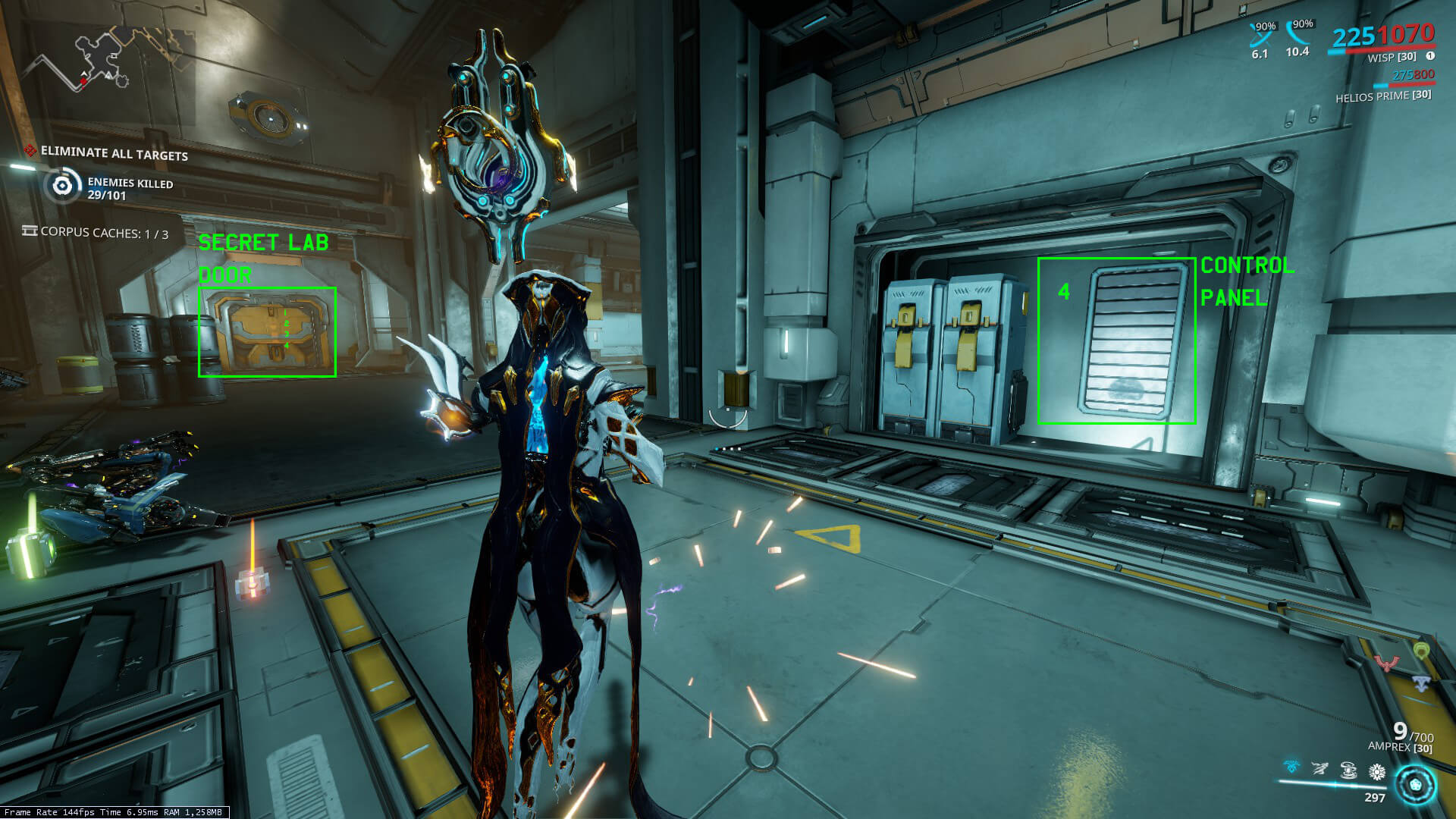Select the Eliminate All Targets objective
Viewport: 1456px width, 819px height.
[x=114, y=154]
